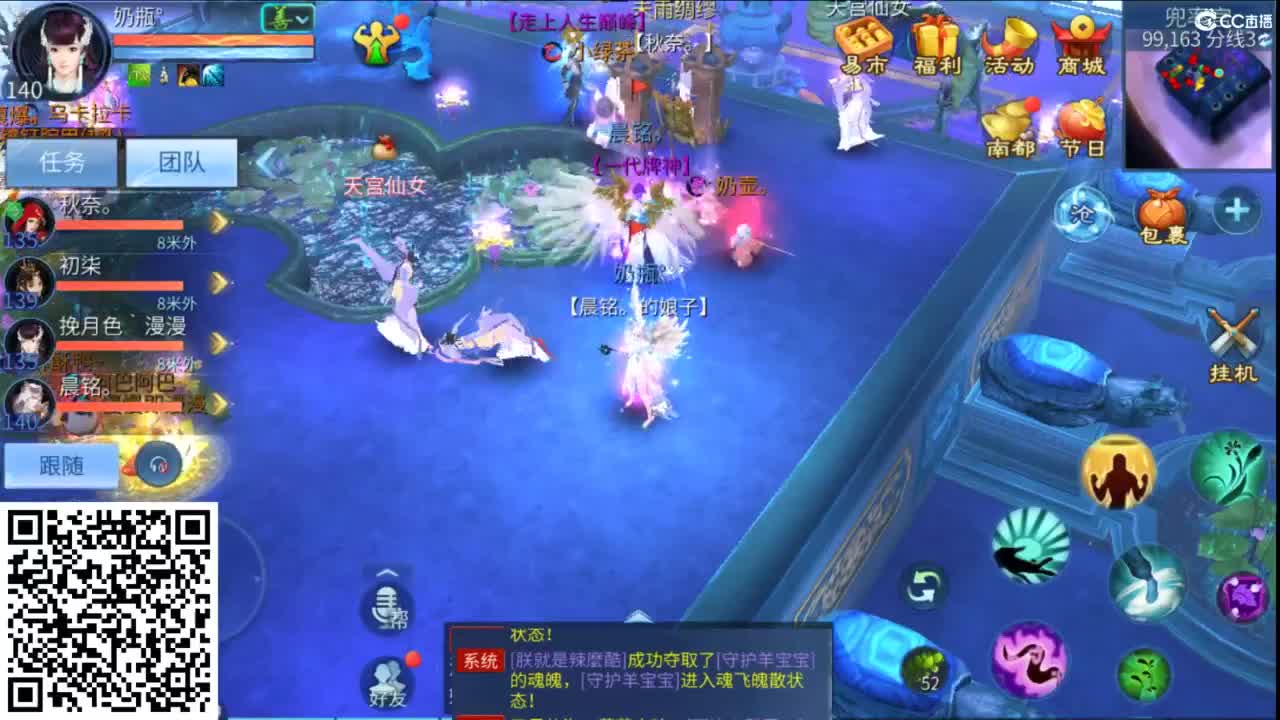Switch to the 任务 quest tab
The height and width of the screenshot is (720, 1280).
63,163
